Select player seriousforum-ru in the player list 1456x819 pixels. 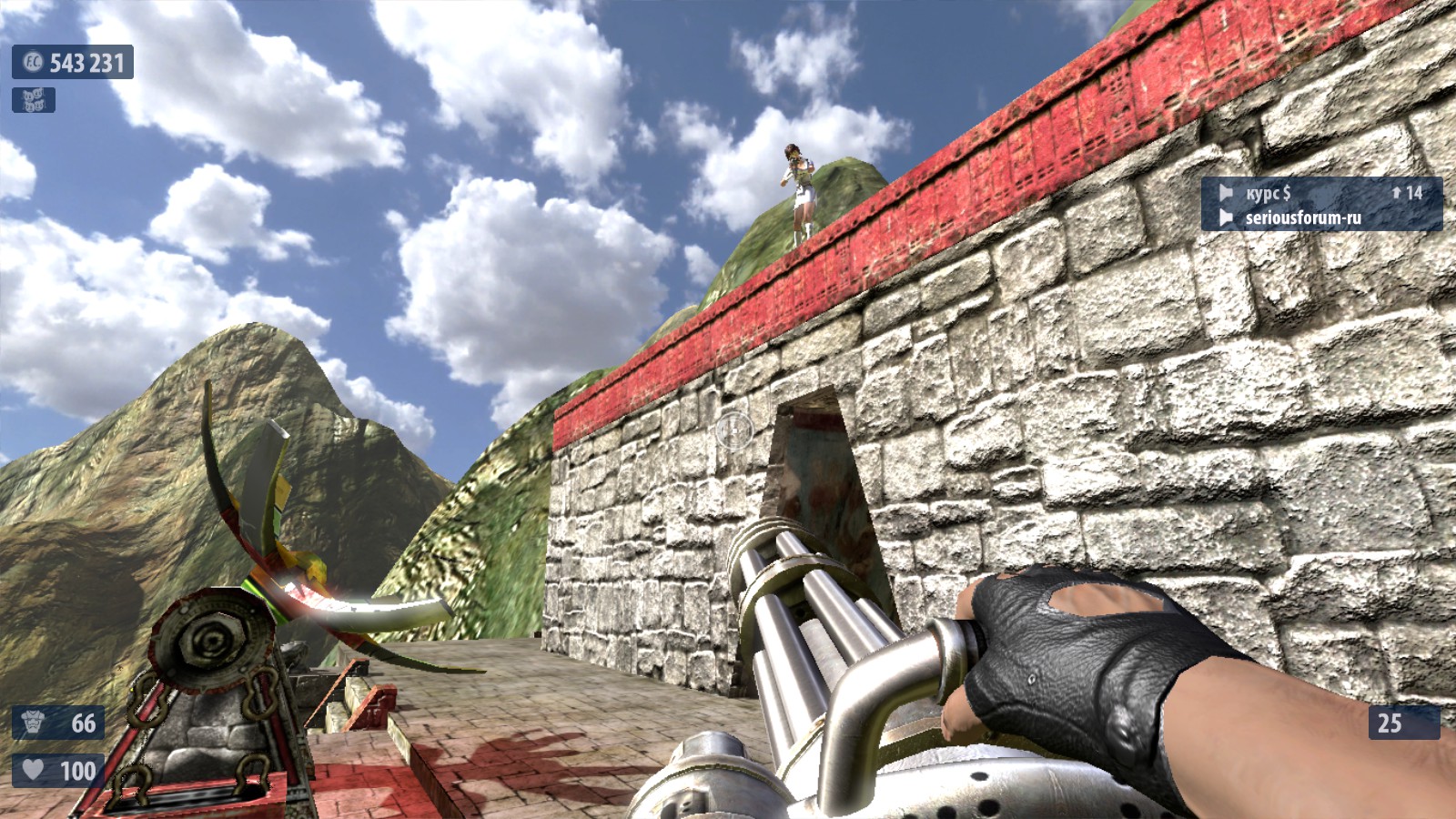(1302, 217)
